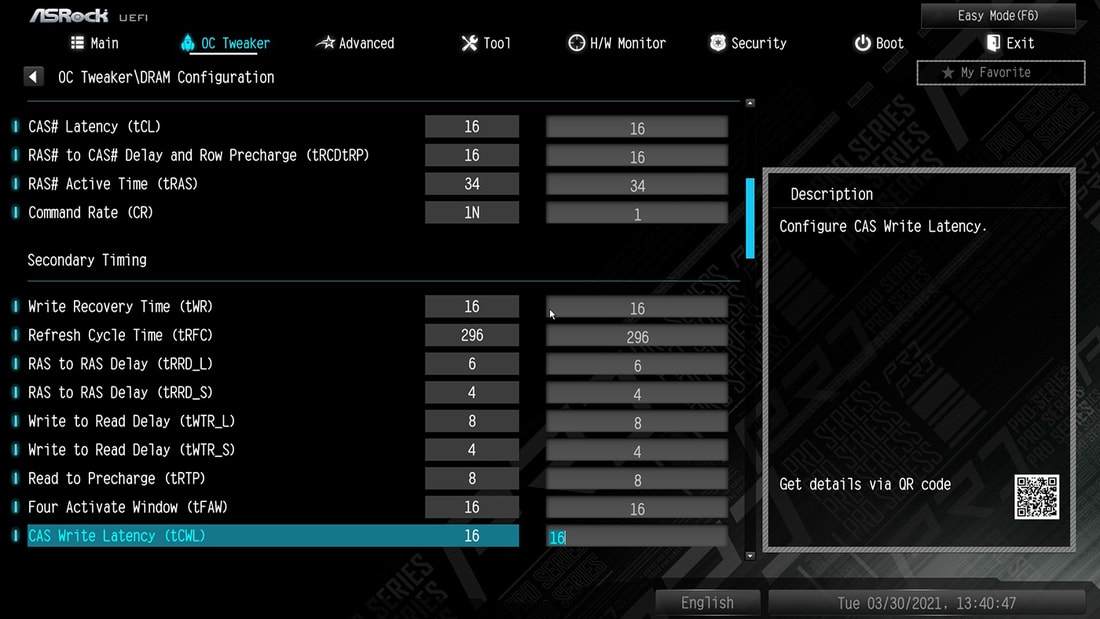This screenshot has height=619, width=1100.
Task: Select Write Recovery Time (tWR) row
Action: point(120,307)
